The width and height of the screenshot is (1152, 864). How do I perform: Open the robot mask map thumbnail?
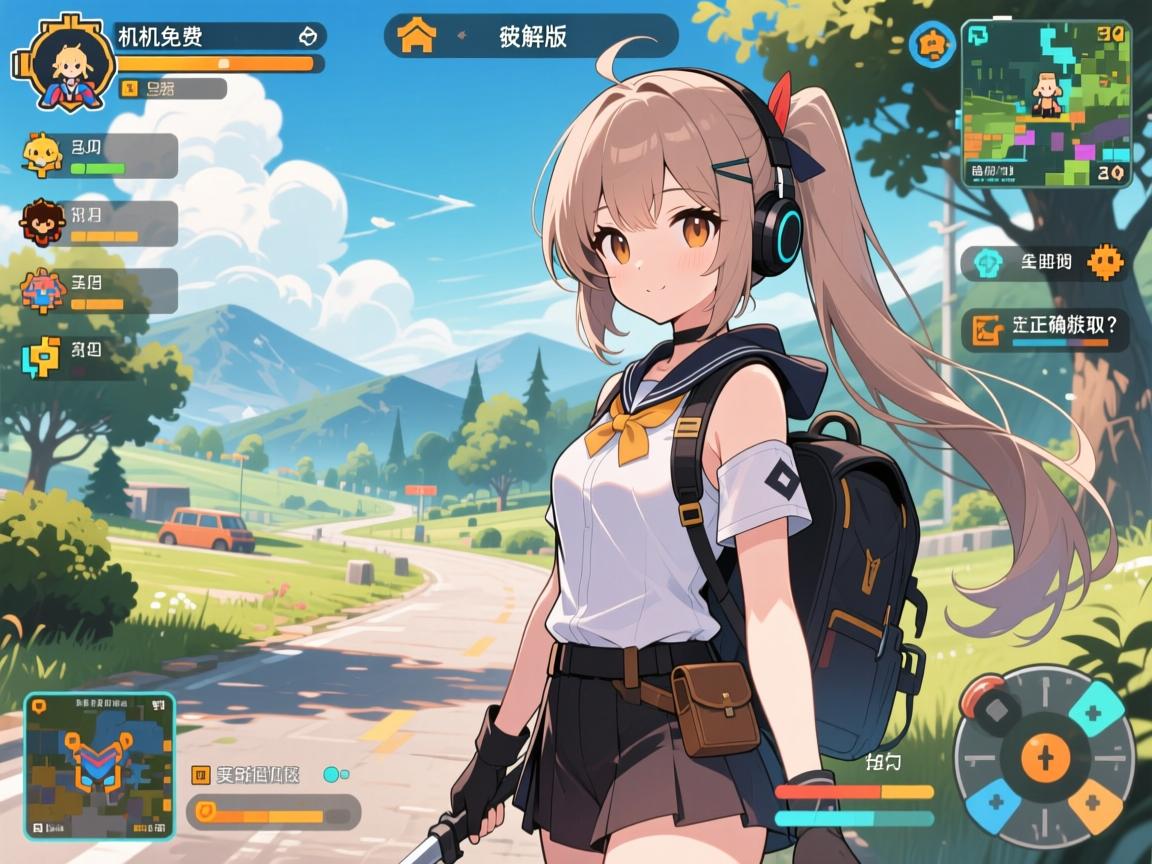99,766
